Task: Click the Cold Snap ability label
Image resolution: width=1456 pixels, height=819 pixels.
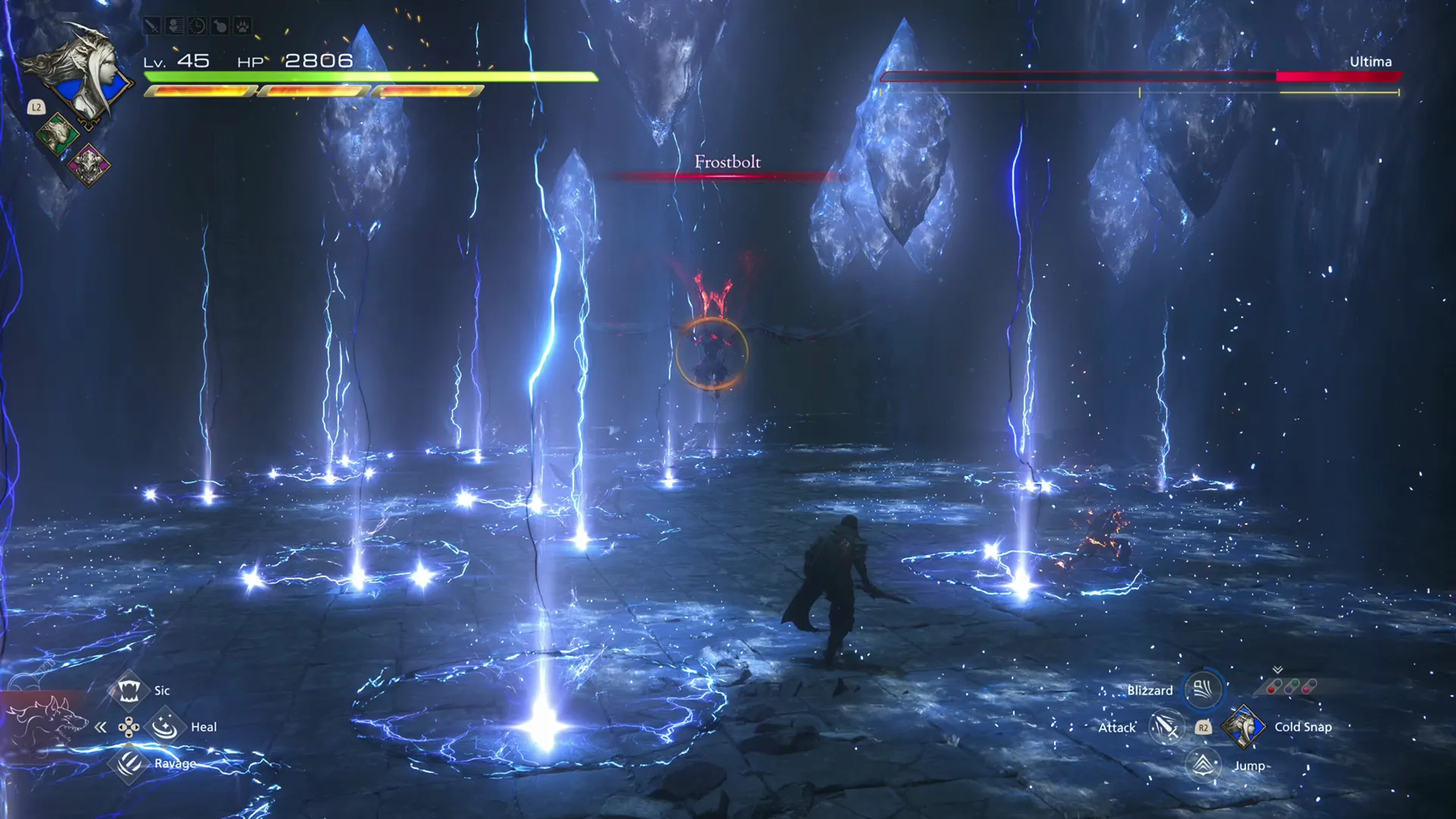Action: pyautogui.click(x=1303, y=726)
